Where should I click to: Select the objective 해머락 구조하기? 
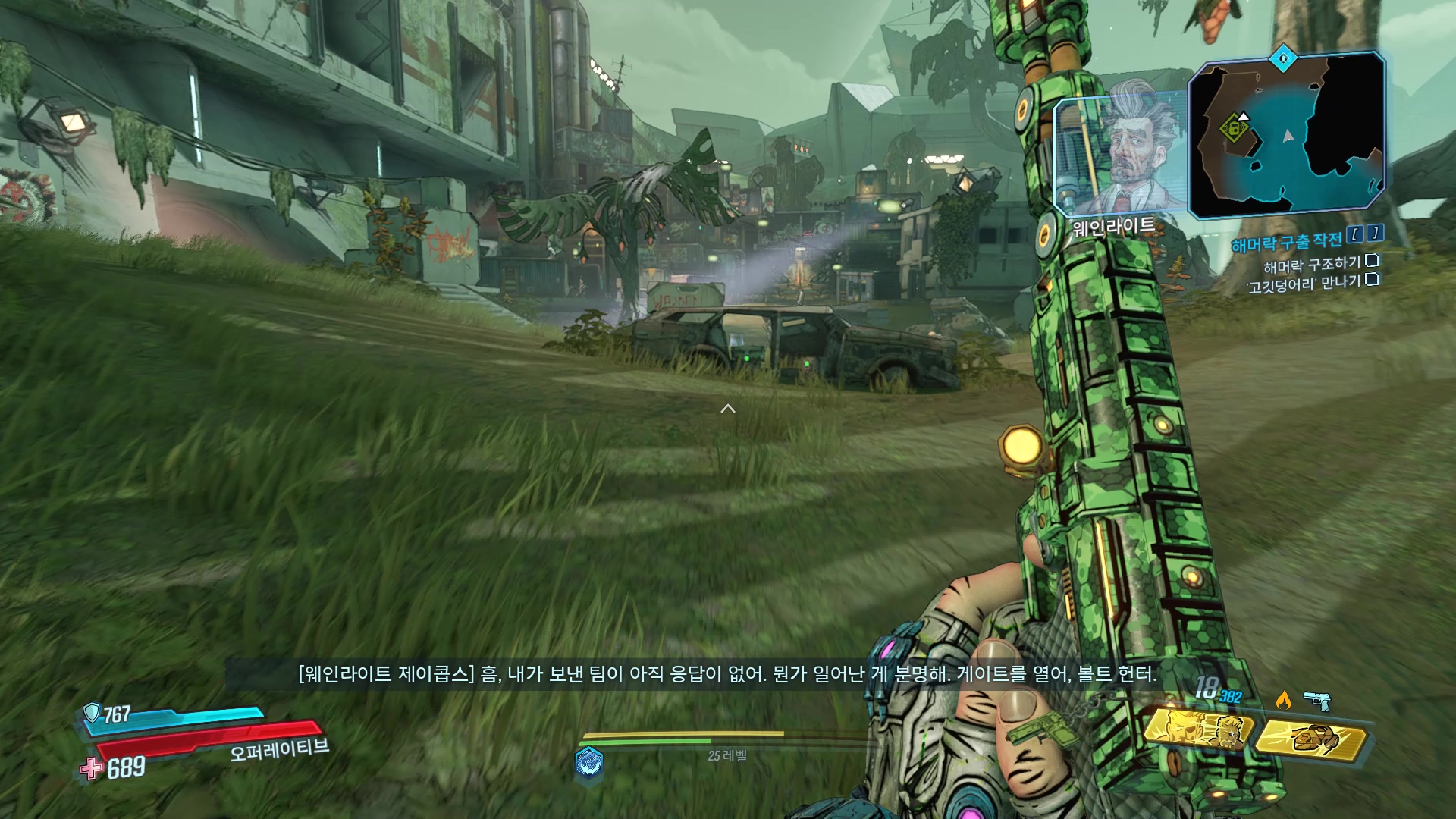tap(1312, 265)
